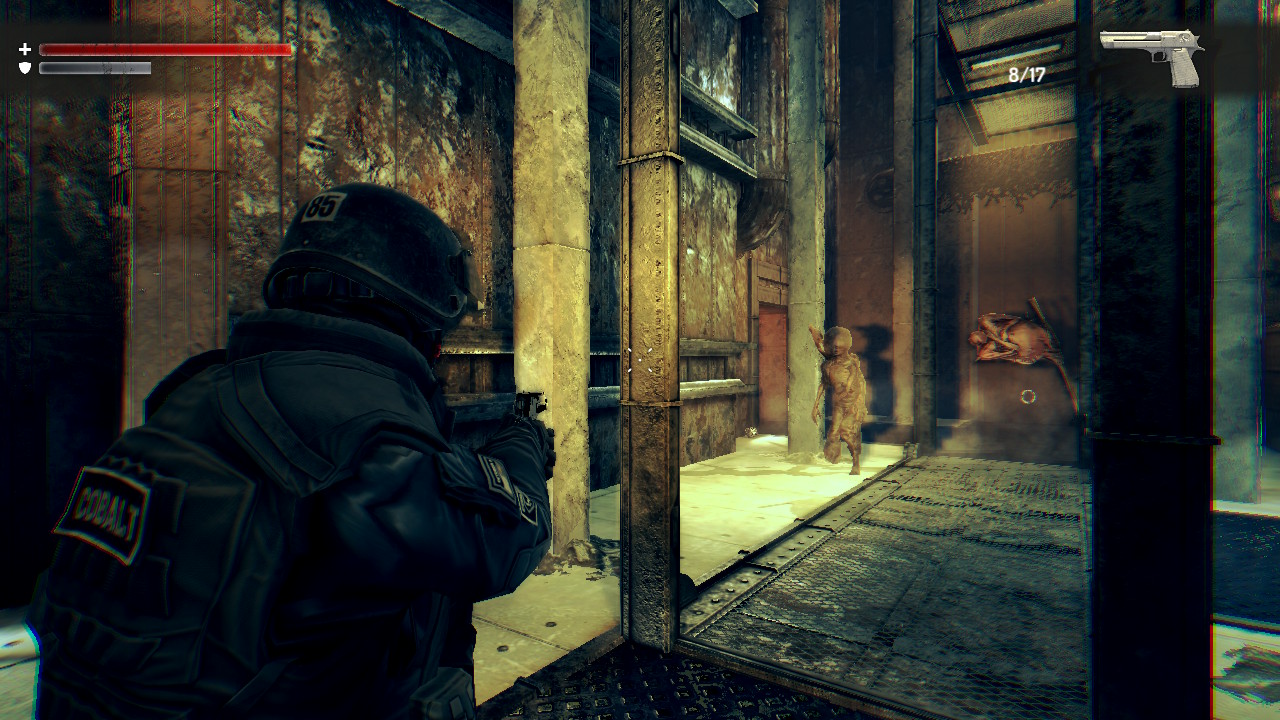This screenshot has height=720, width=1280.
Task: Click the gray armor bar
Action: (95, 70)
